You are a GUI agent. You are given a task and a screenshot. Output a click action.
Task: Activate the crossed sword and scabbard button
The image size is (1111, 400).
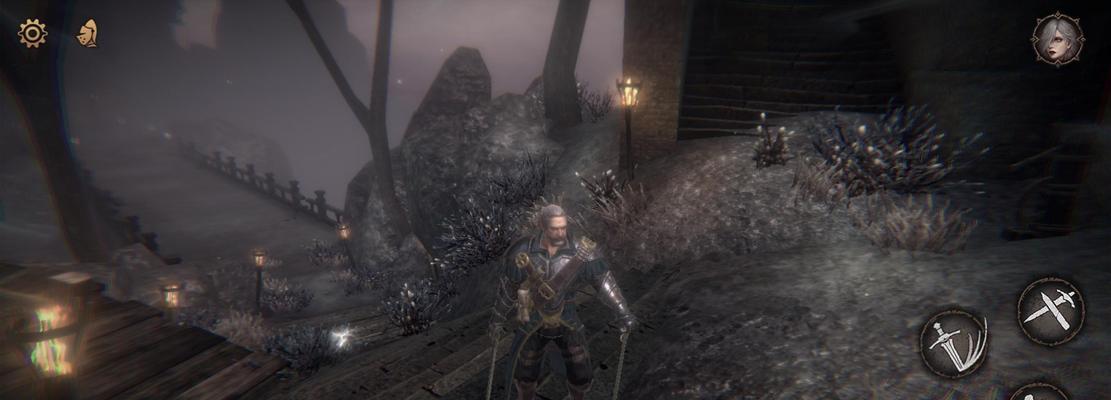tap(1050, 311)
